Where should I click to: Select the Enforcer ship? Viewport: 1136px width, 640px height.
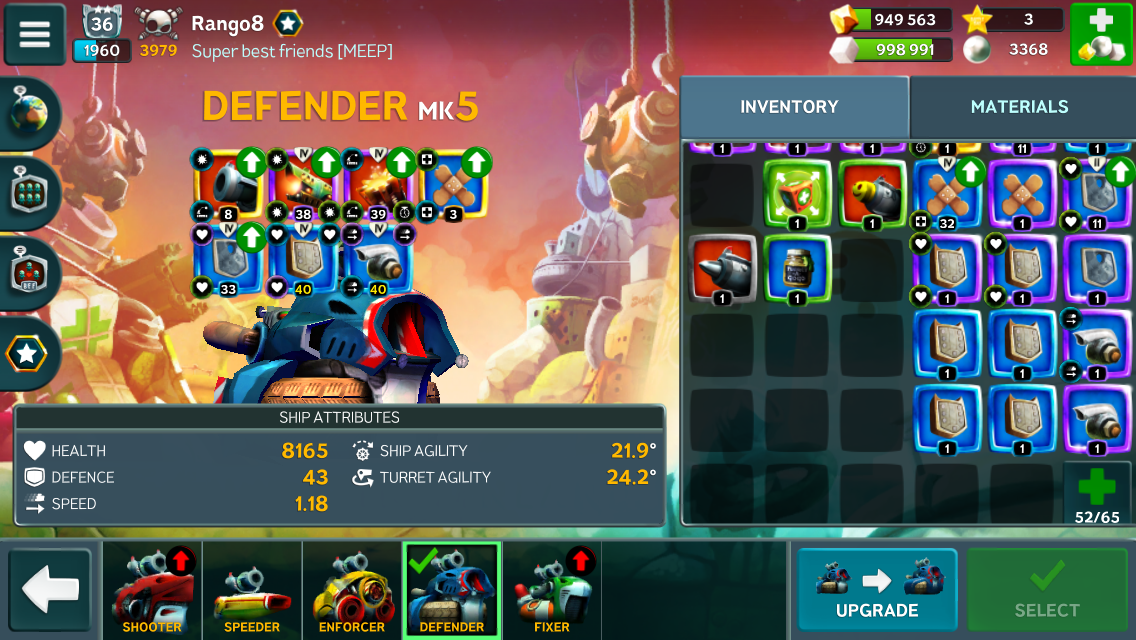352,590
